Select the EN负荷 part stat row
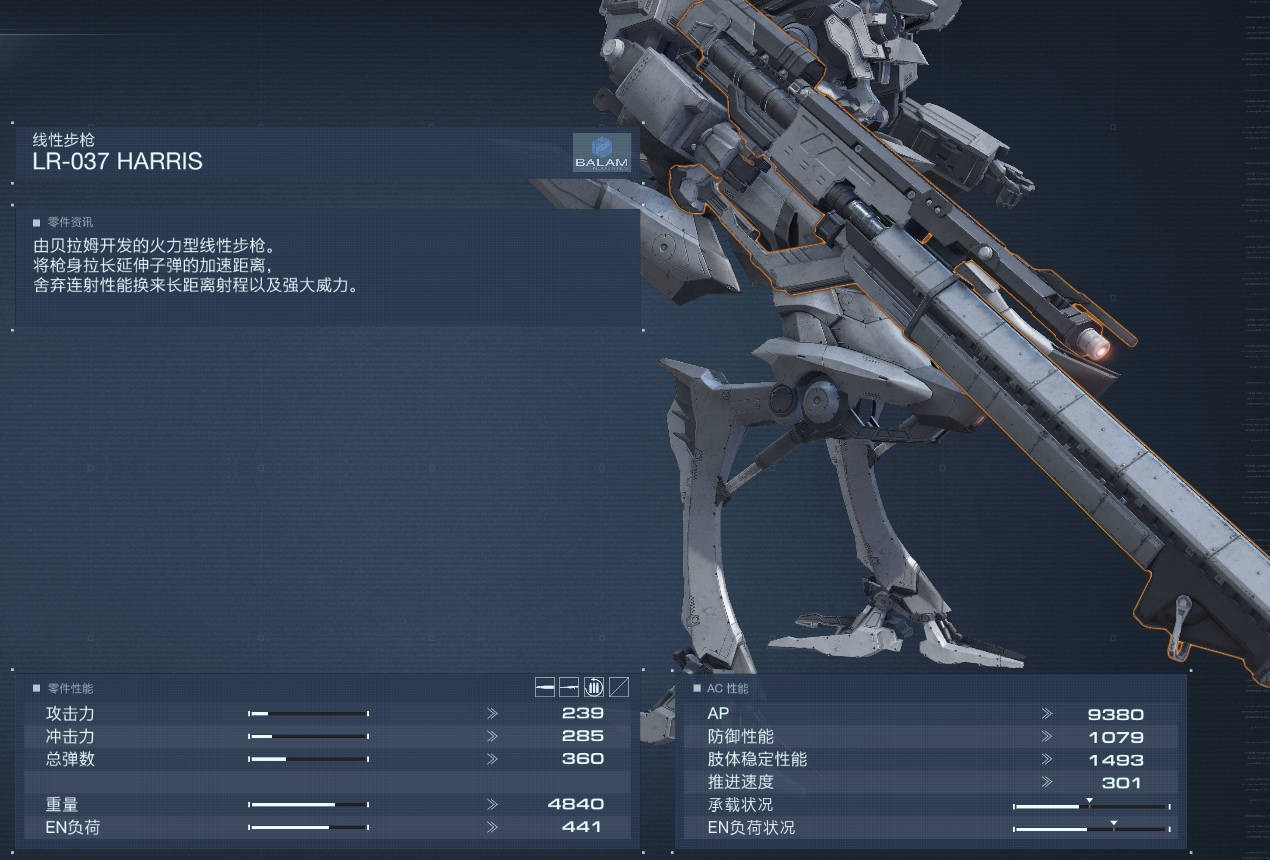 pos(327,827)
